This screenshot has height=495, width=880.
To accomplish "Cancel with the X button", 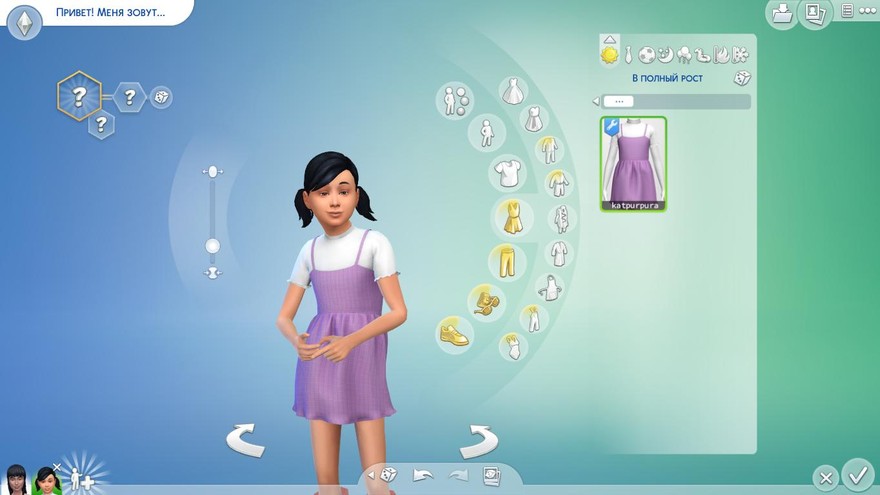I will pos(825,478).
